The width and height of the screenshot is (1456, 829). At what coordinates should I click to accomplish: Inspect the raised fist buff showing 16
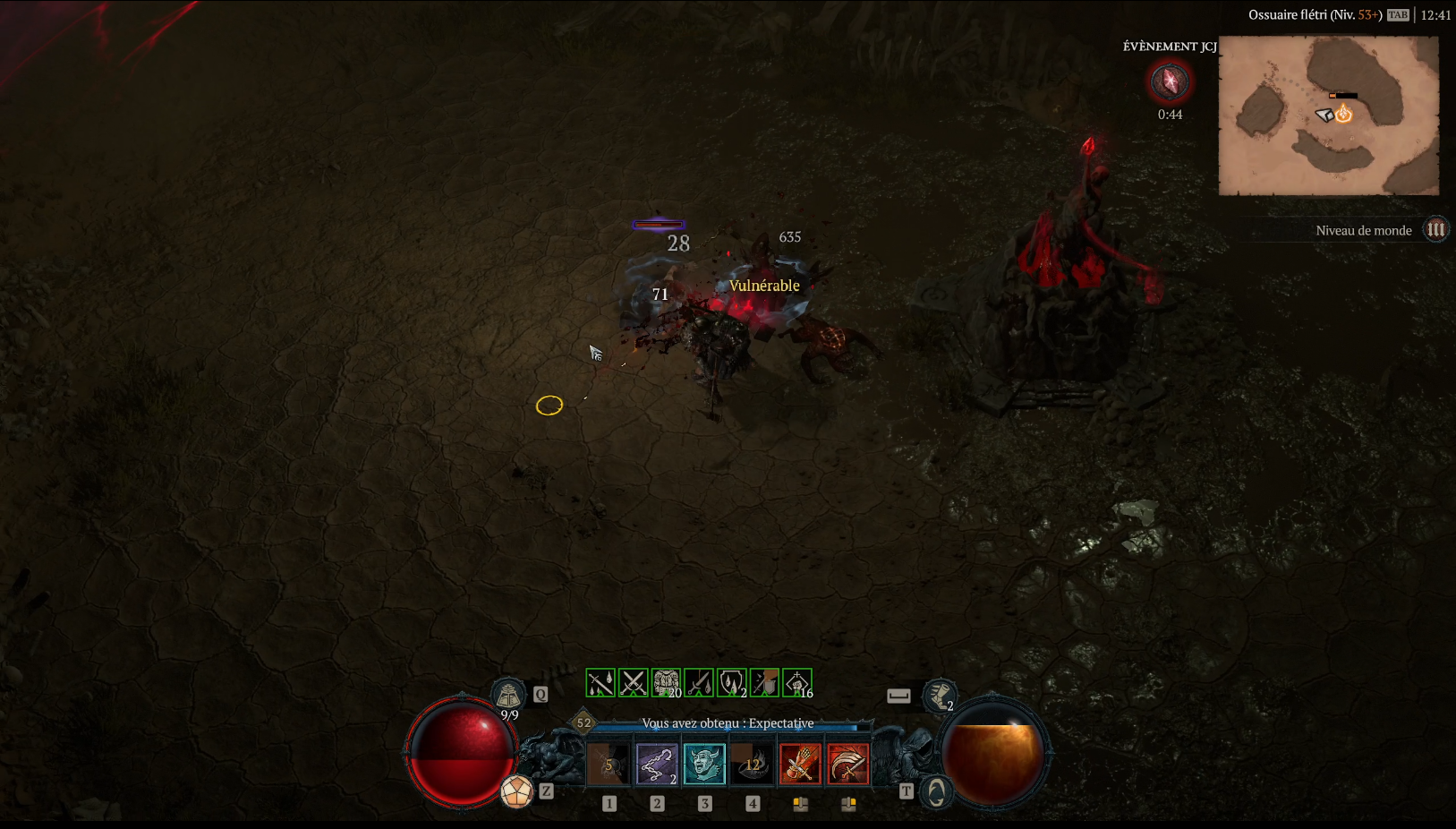click(796, 683)
